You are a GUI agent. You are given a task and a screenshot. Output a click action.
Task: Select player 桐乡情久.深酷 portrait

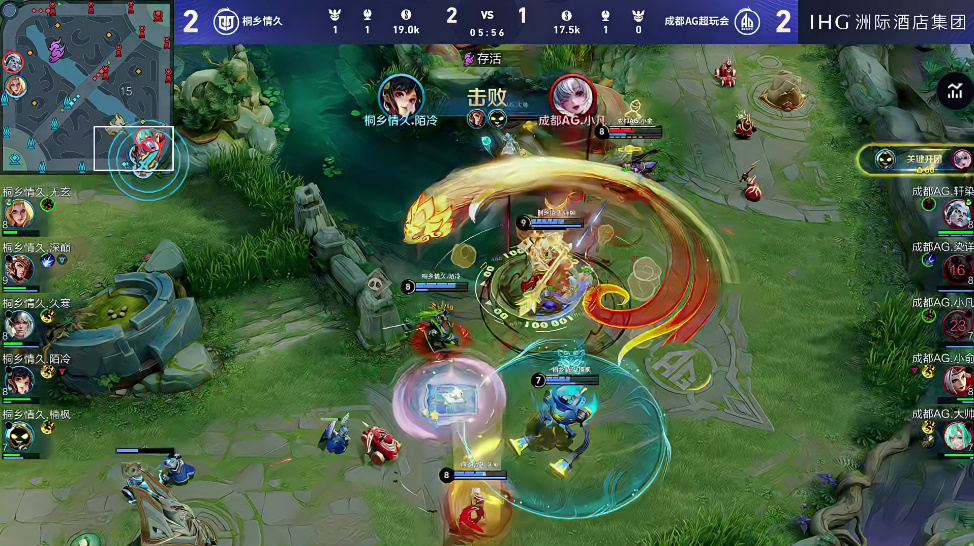click(18, 269)
